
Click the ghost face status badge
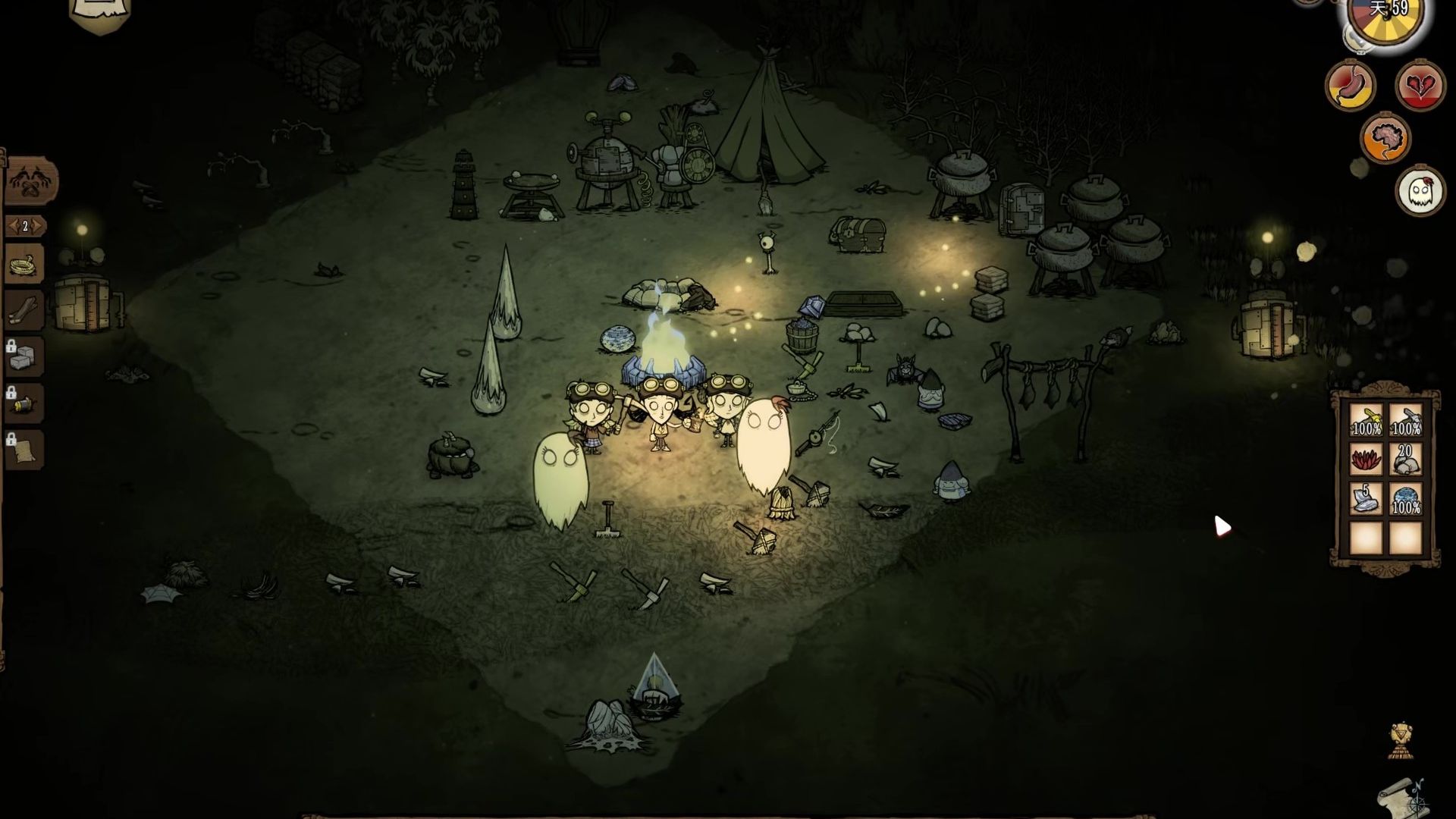pos(1420,191)
